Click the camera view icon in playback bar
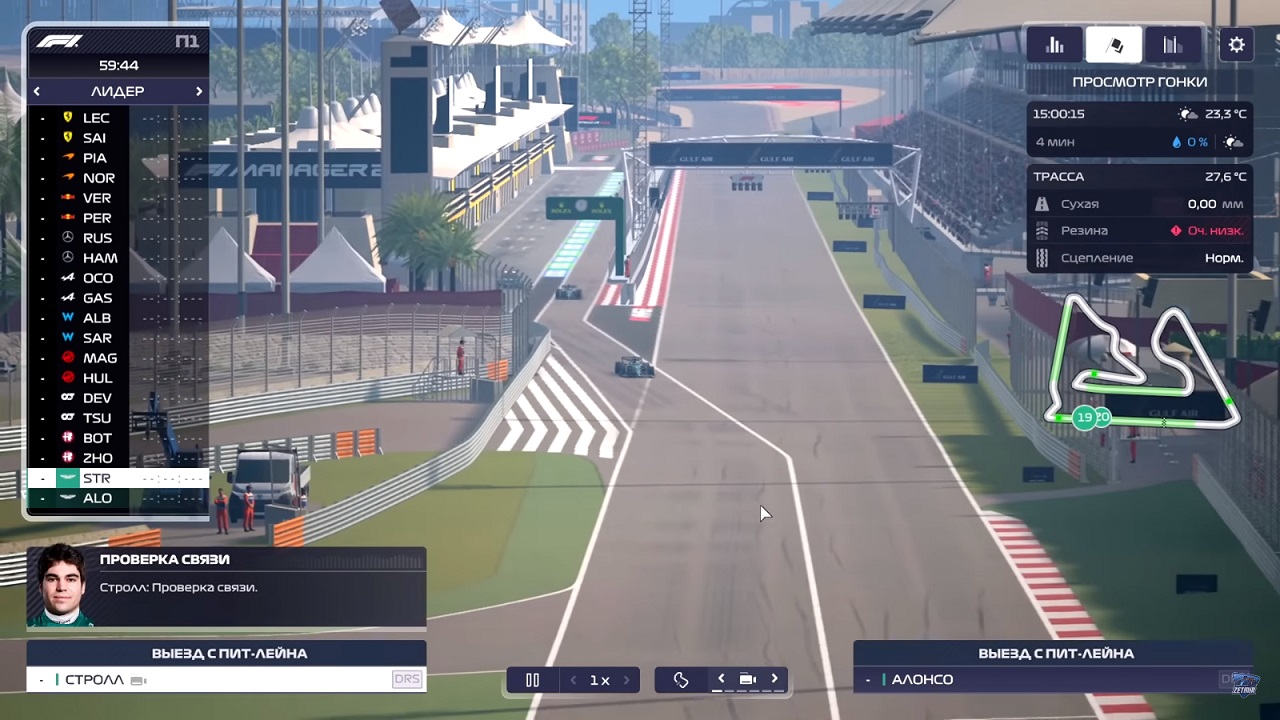1280x720 pixels. click(747, 679)
